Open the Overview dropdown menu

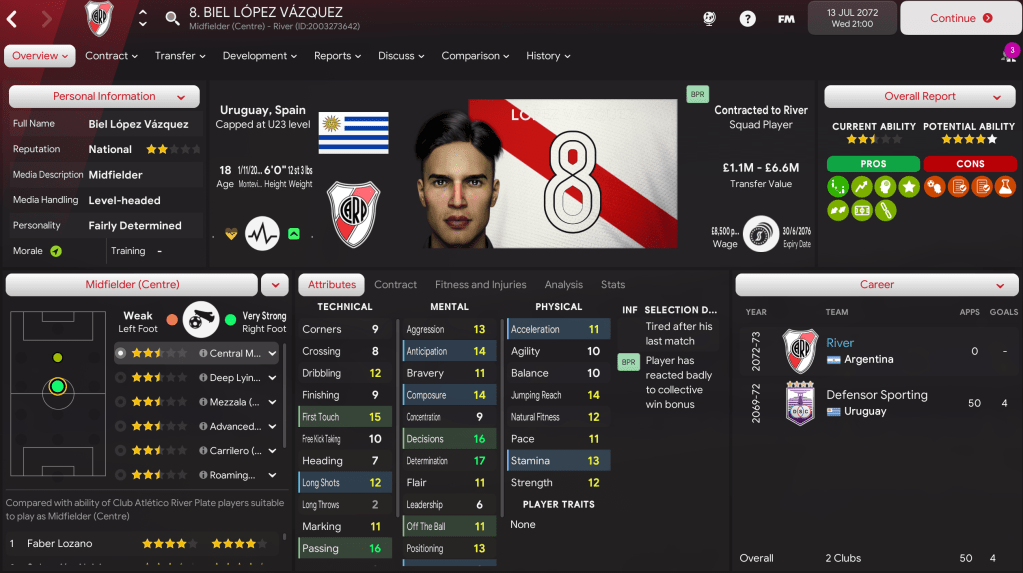pyautogui.click(x=40, y=56)
